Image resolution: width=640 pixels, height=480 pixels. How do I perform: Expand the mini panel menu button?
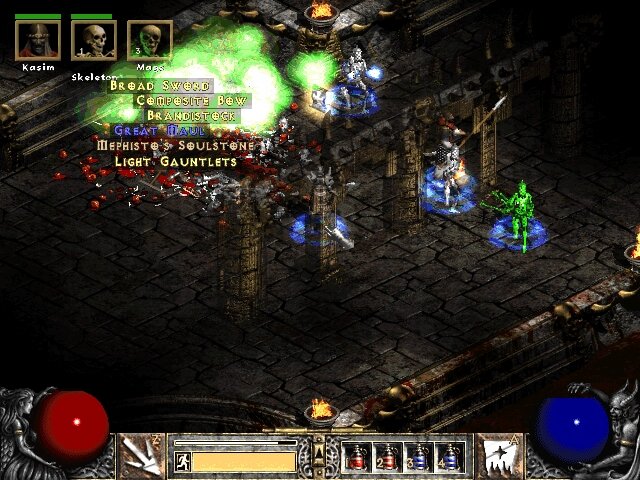coord(319,455)
